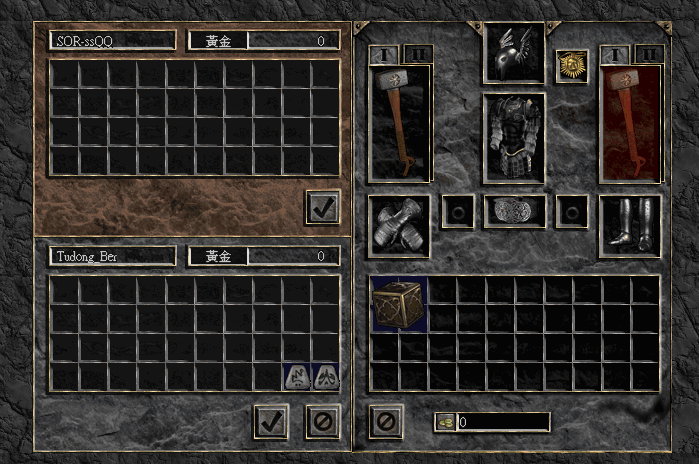Click the belt equipment slot
The height and width of the screenshot is (464, 699).
coord(514,211)
